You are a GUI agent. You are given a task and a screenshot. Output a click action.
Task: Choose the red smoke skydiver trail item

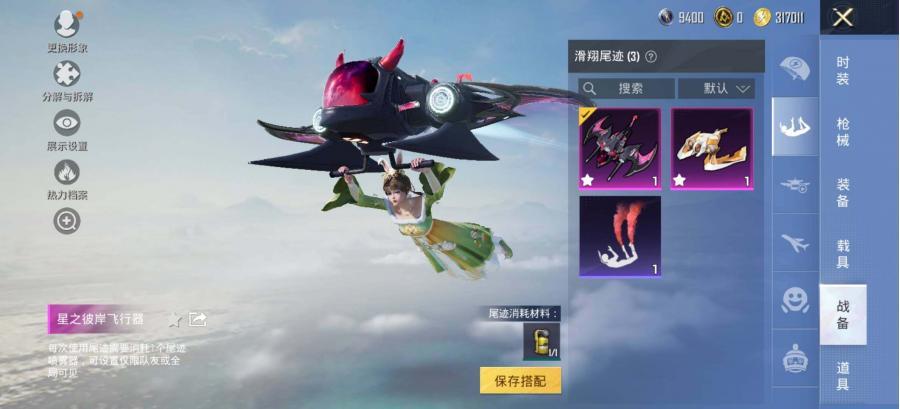point(620,236)
